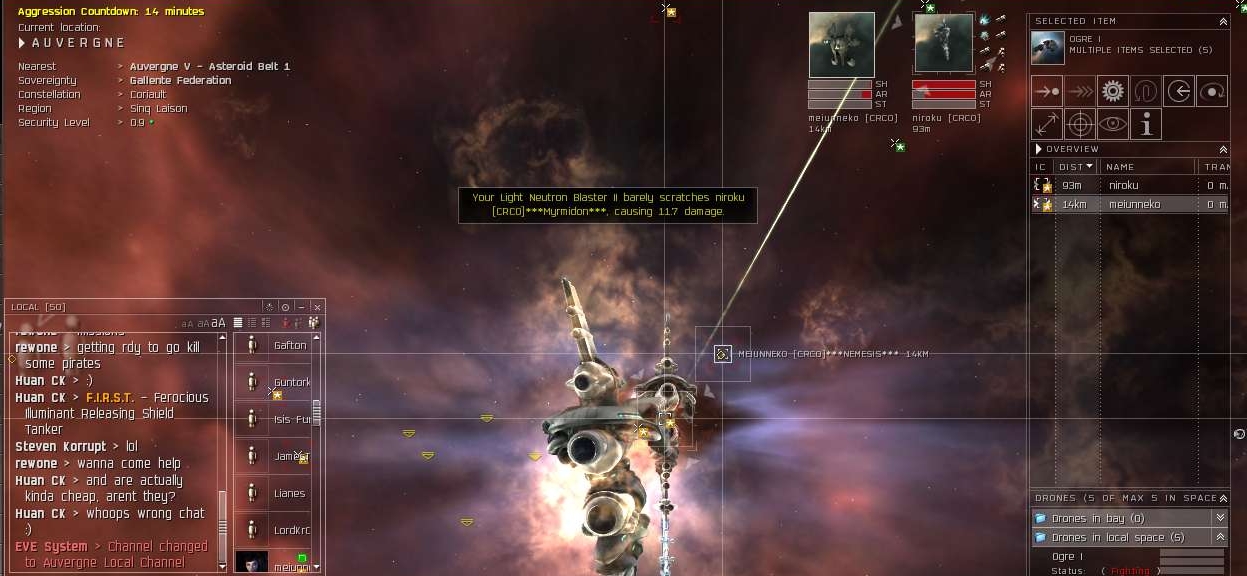Choose the keep-at-range double arrow icon
Screen dimensions: 1247x576
click(1047, 124)
